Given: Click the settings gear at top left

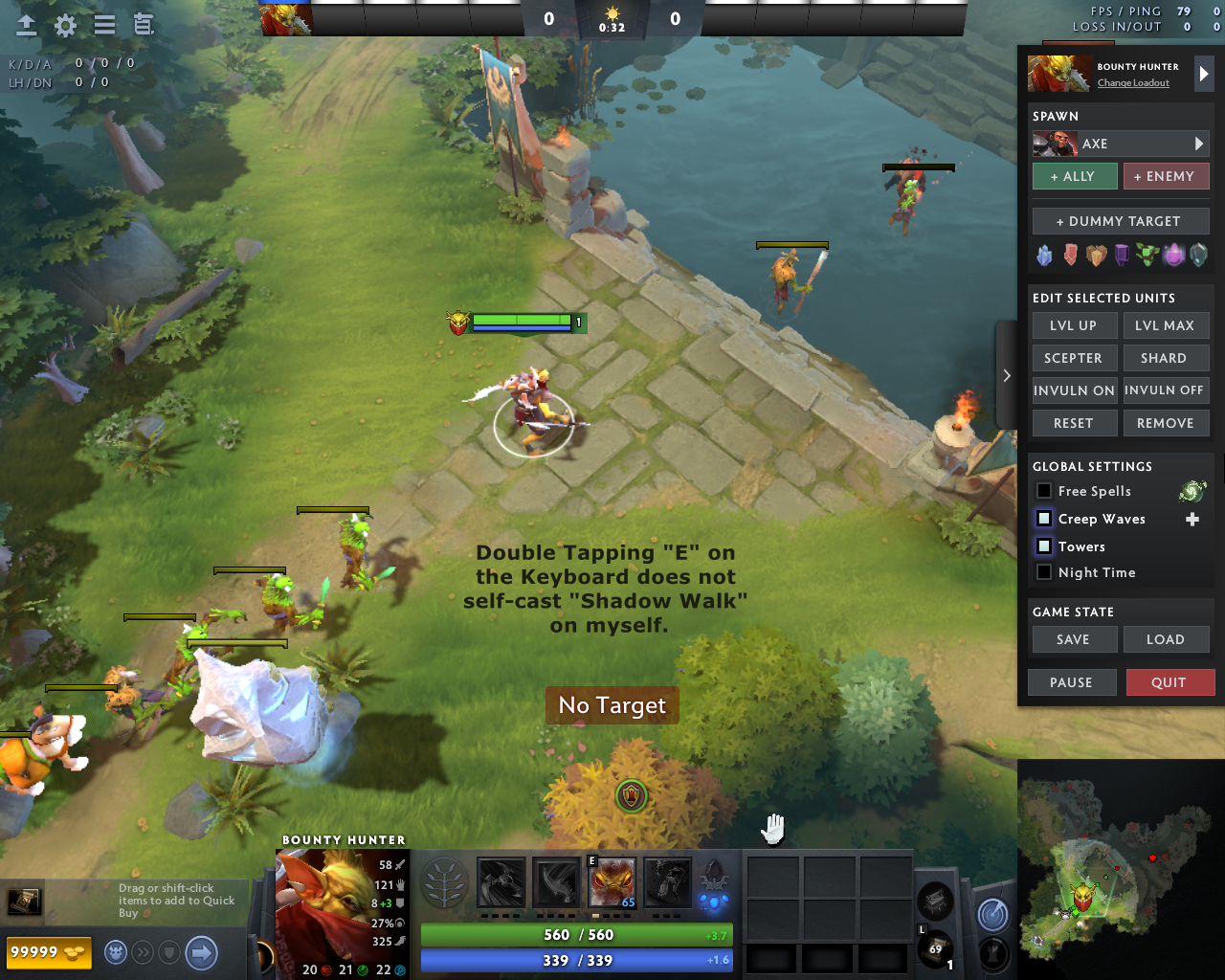Looking at the screenshot, I should click(x=64, y=26).
